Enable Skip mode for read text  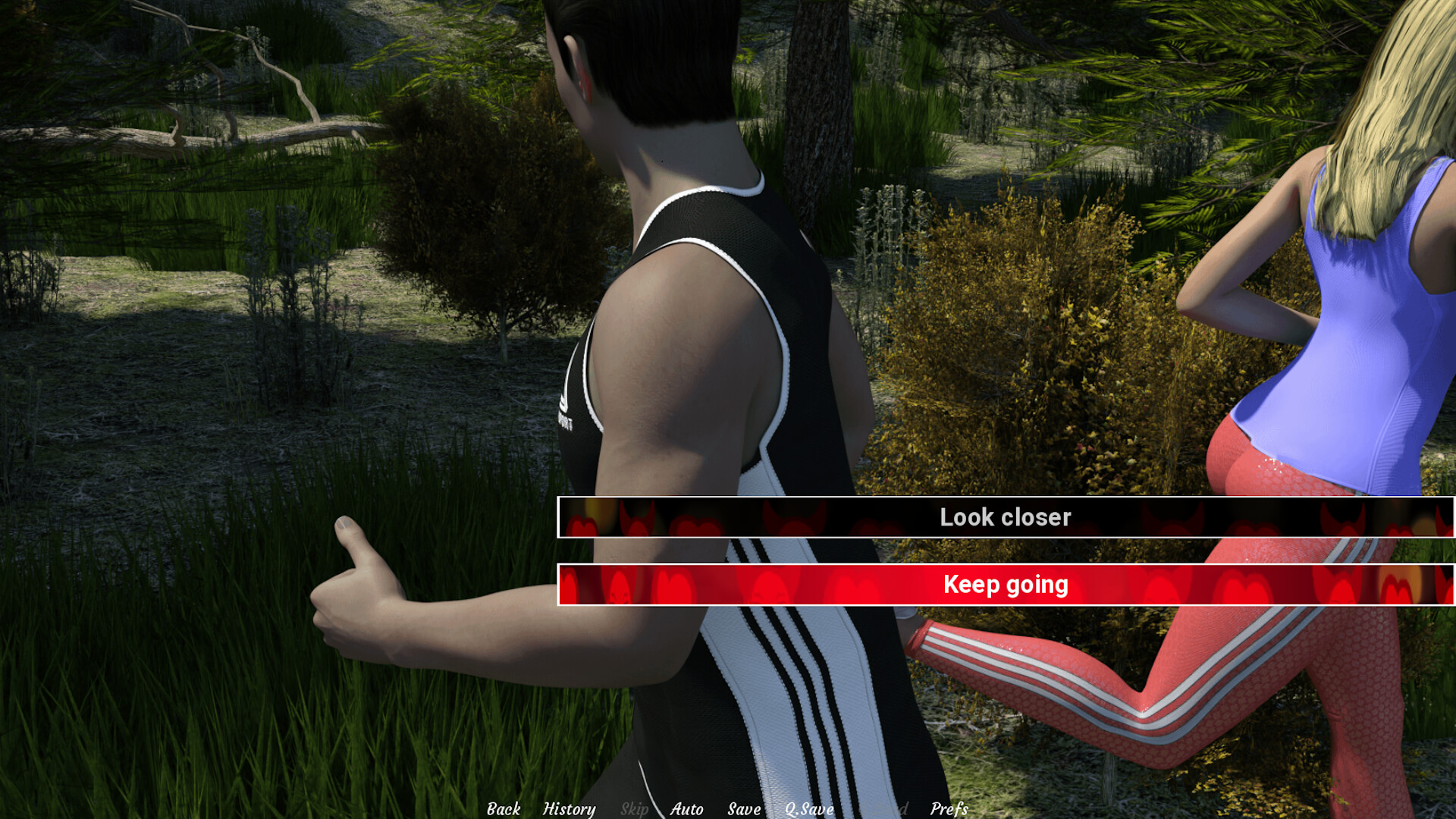[635, 809]
